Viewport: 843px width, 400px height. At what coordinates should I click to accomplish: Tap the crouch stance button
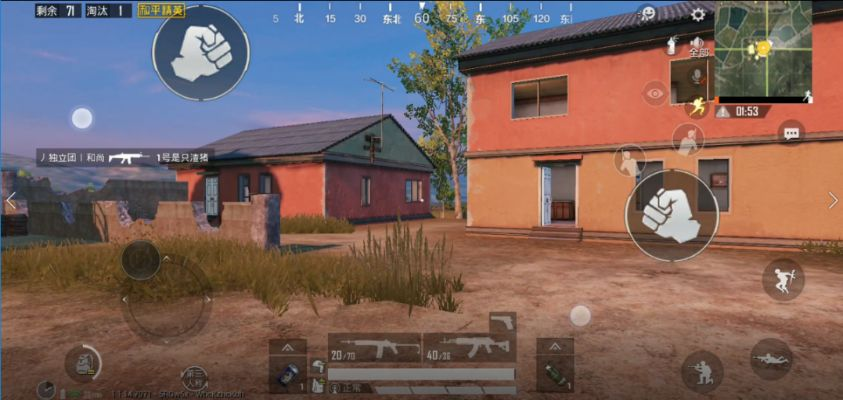[701, 371]
